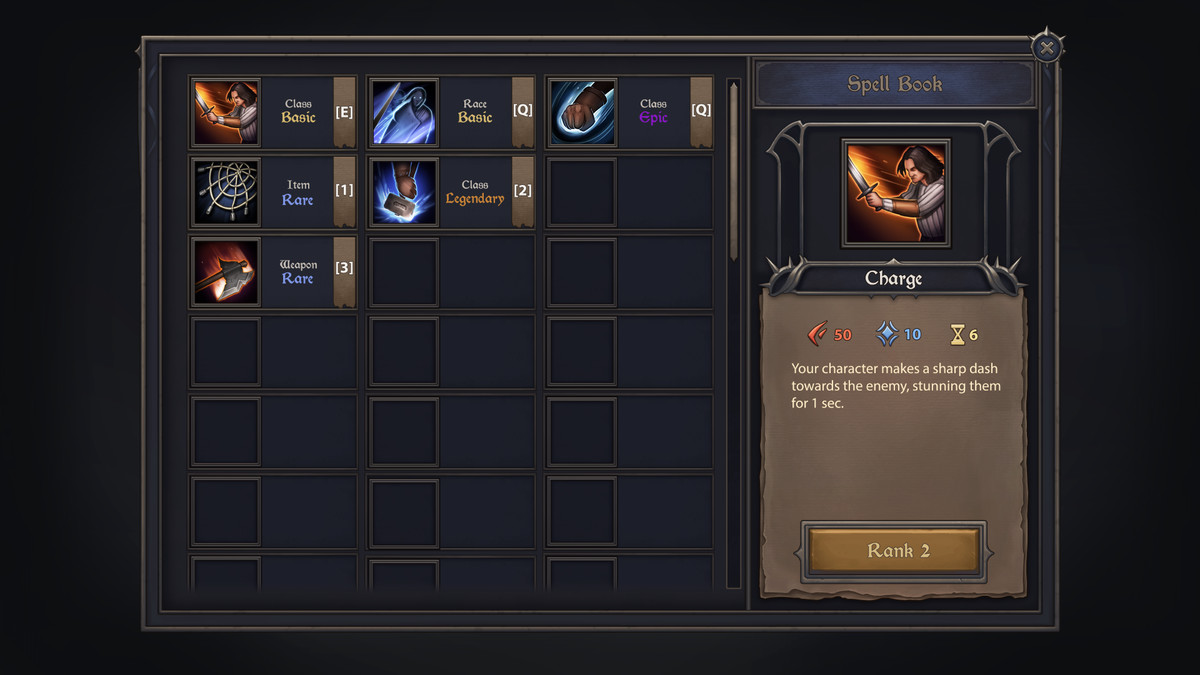Click the large Charge portrait in details panel
1200x675 pixels.
[895, 193]
